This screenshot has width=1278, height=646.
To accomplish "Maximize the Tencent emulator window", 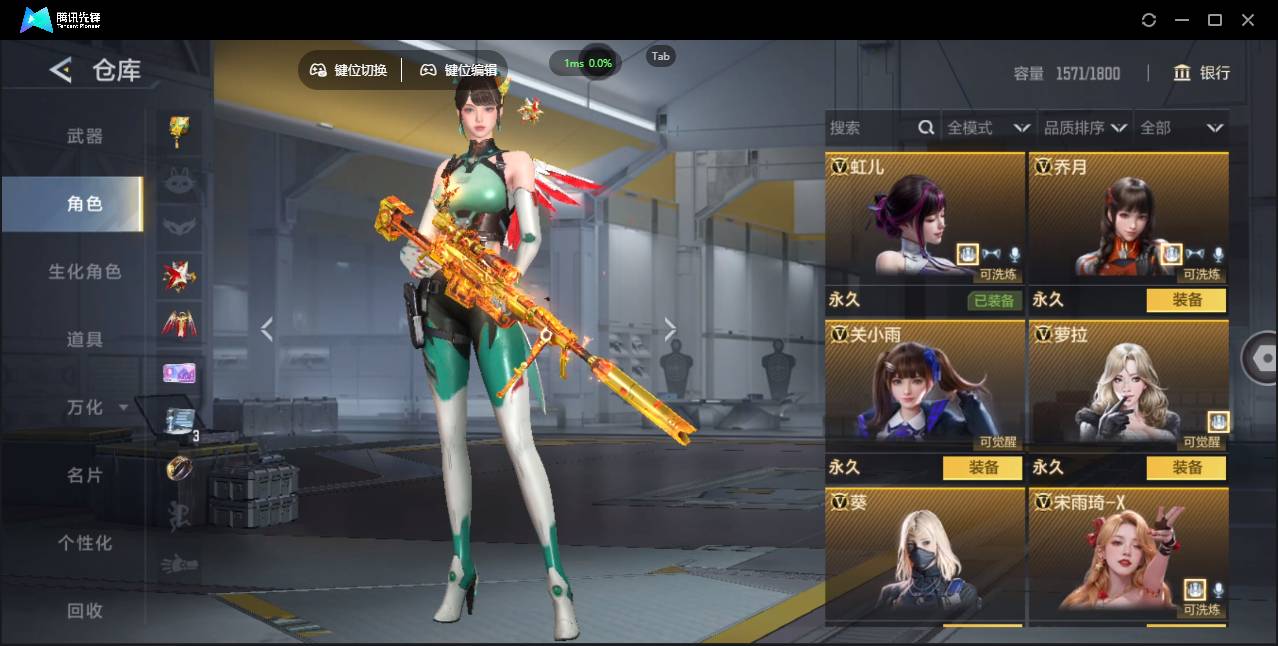I will click(x=1215, y=20).
